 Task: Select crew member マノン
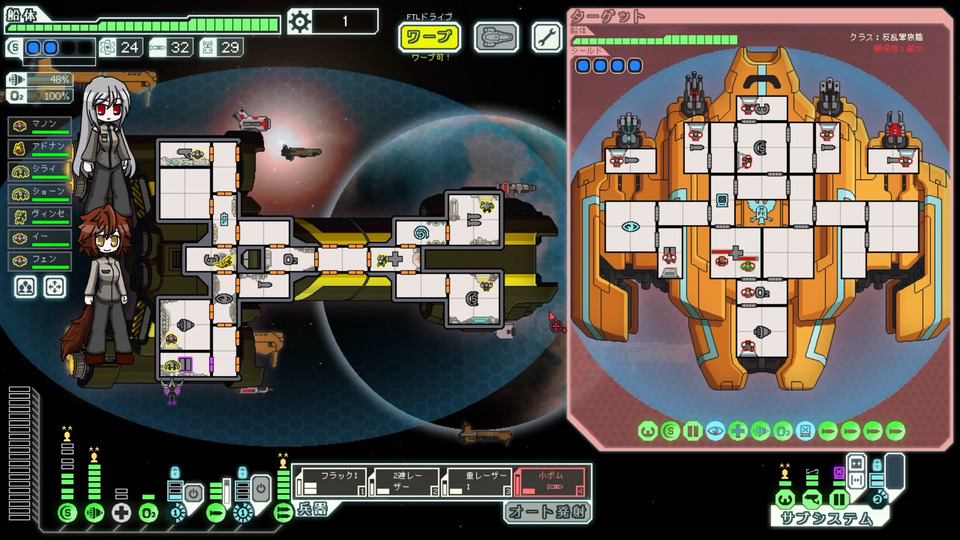tap(40, 127)
